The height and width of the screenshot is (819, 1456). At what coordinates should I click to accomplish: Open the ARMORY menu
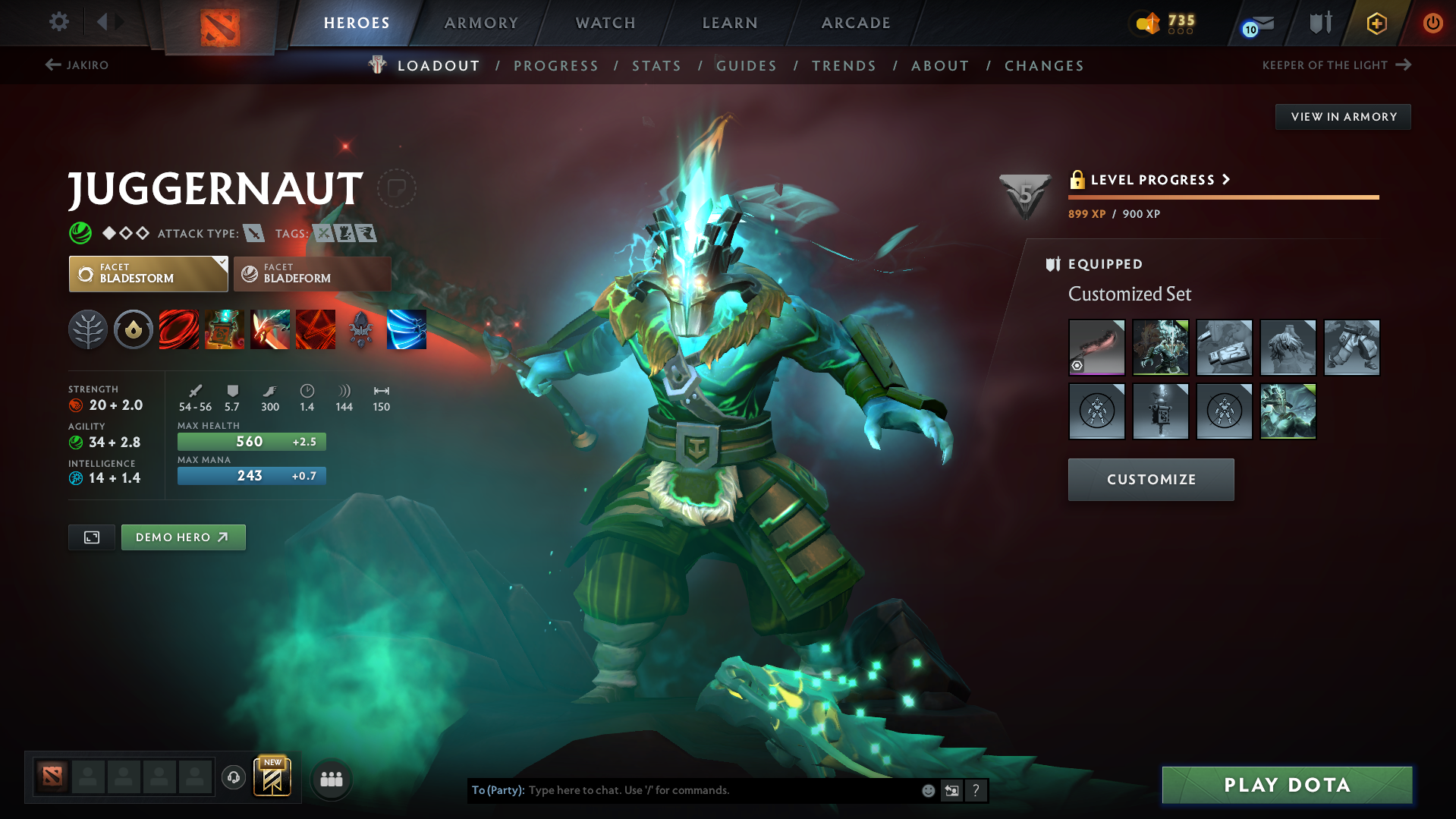[x=481, y=23]
